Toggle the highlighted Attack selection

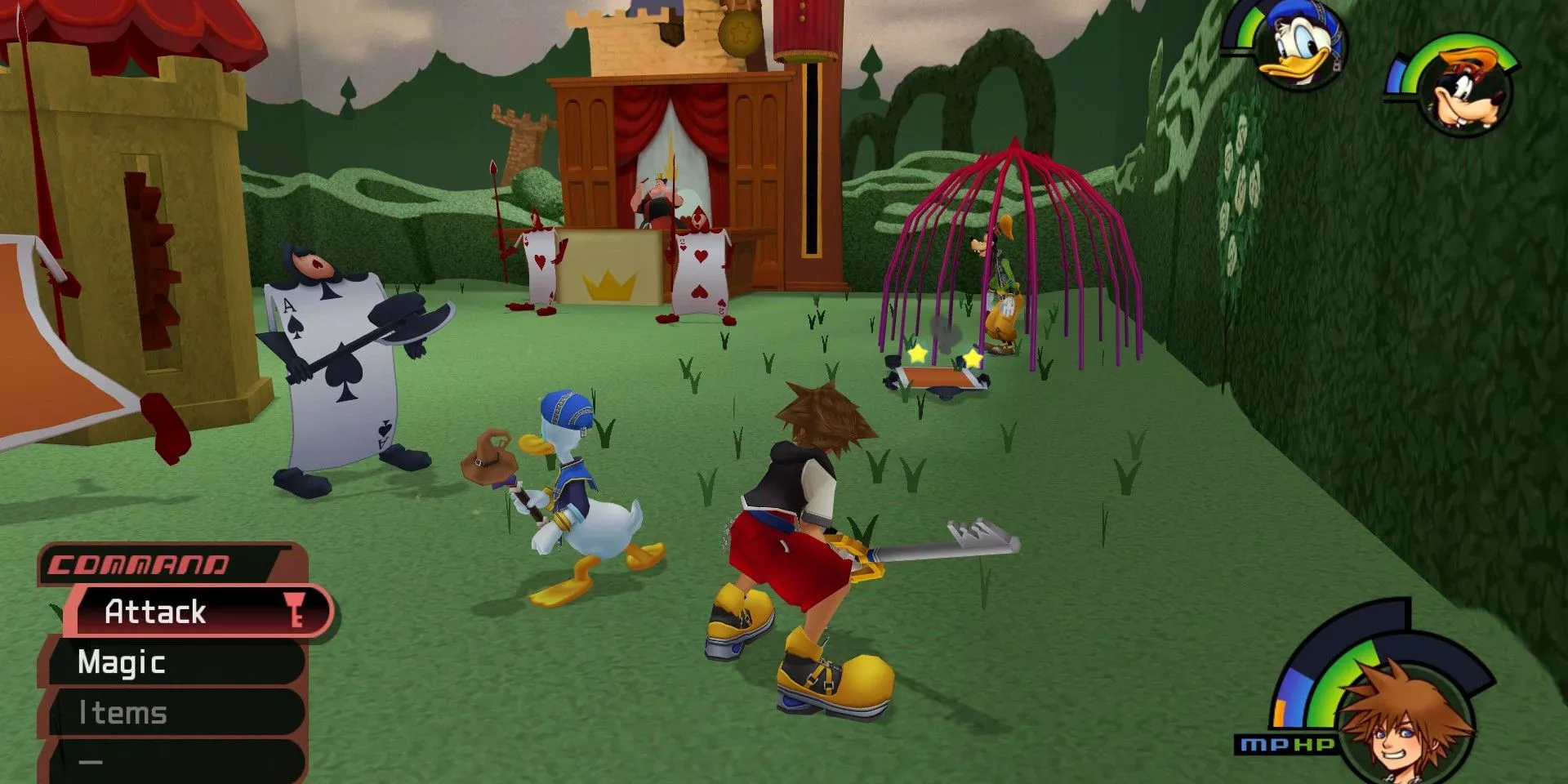tap(155, 612)
